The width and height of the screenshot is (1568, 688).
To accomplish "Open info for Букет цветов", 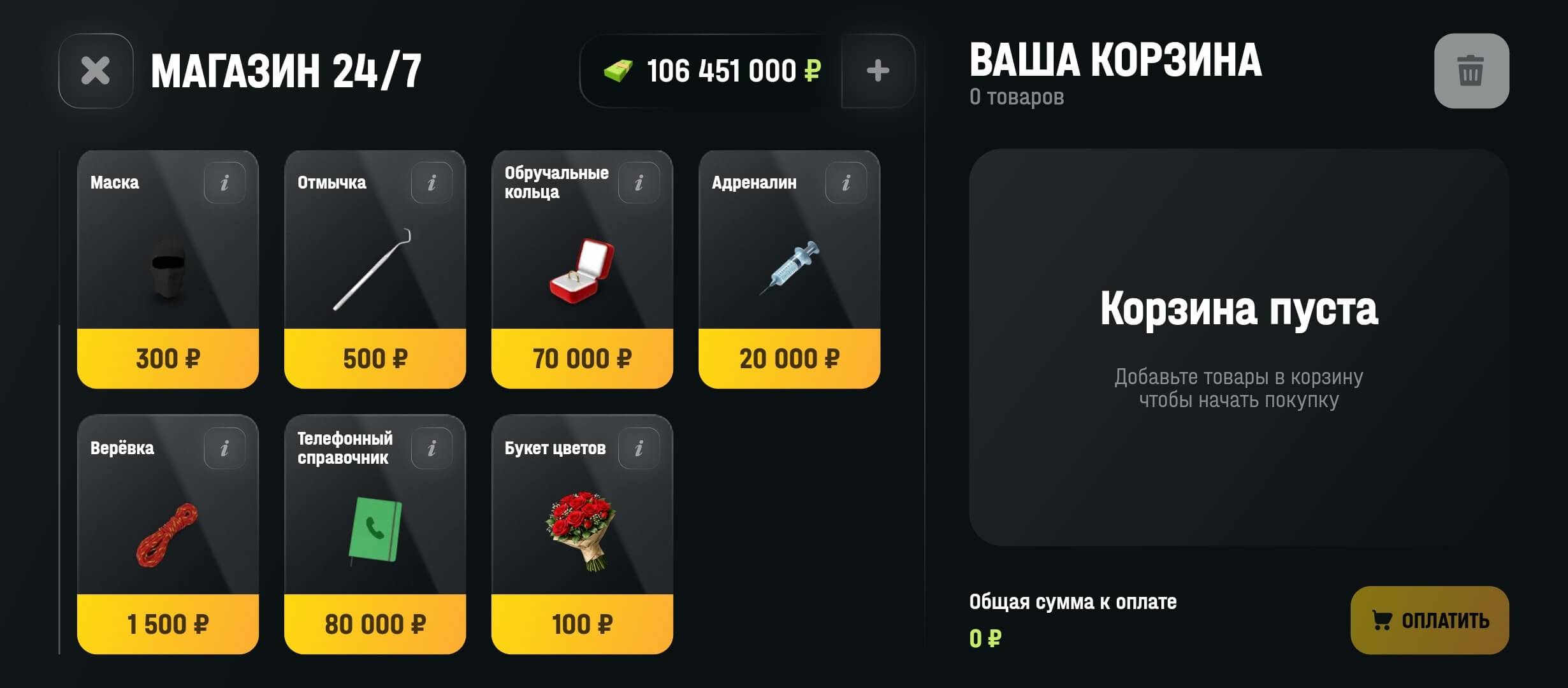I will coord(639,448).
